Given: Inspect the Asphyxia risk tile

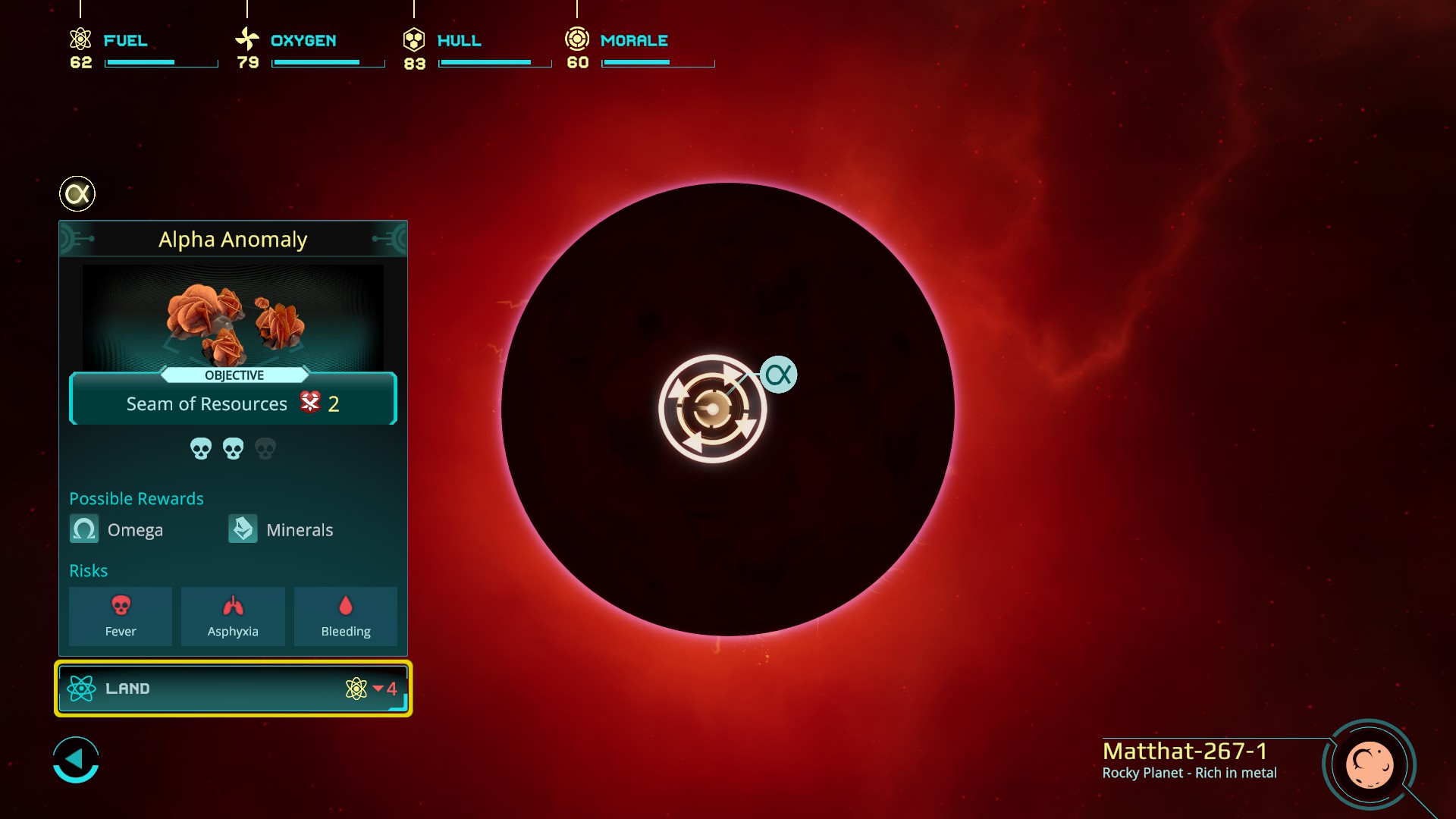Looking at the screenshot, I should 233,616.
